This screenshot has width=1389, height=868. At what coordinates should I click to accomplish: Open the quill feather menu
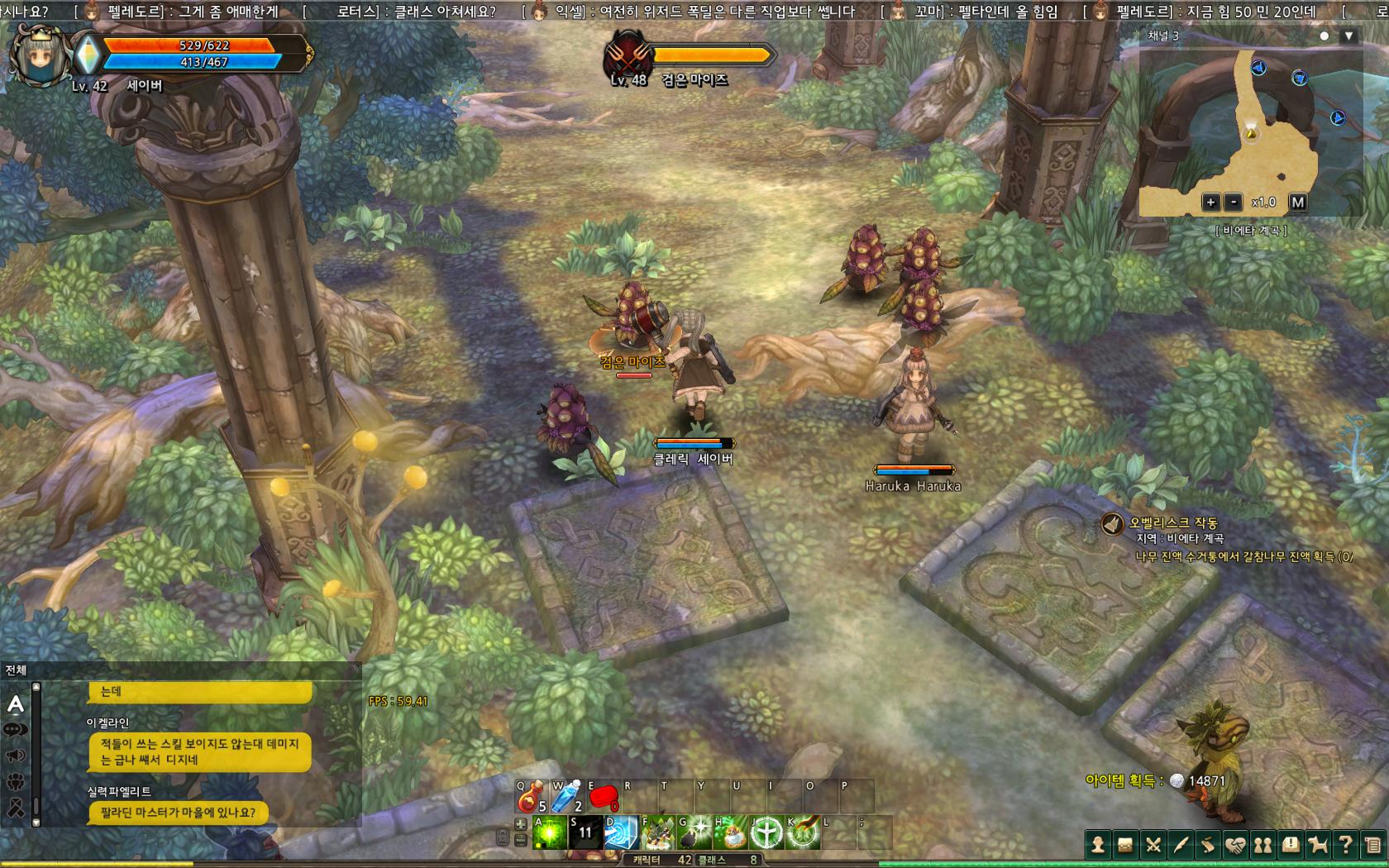1181,845
